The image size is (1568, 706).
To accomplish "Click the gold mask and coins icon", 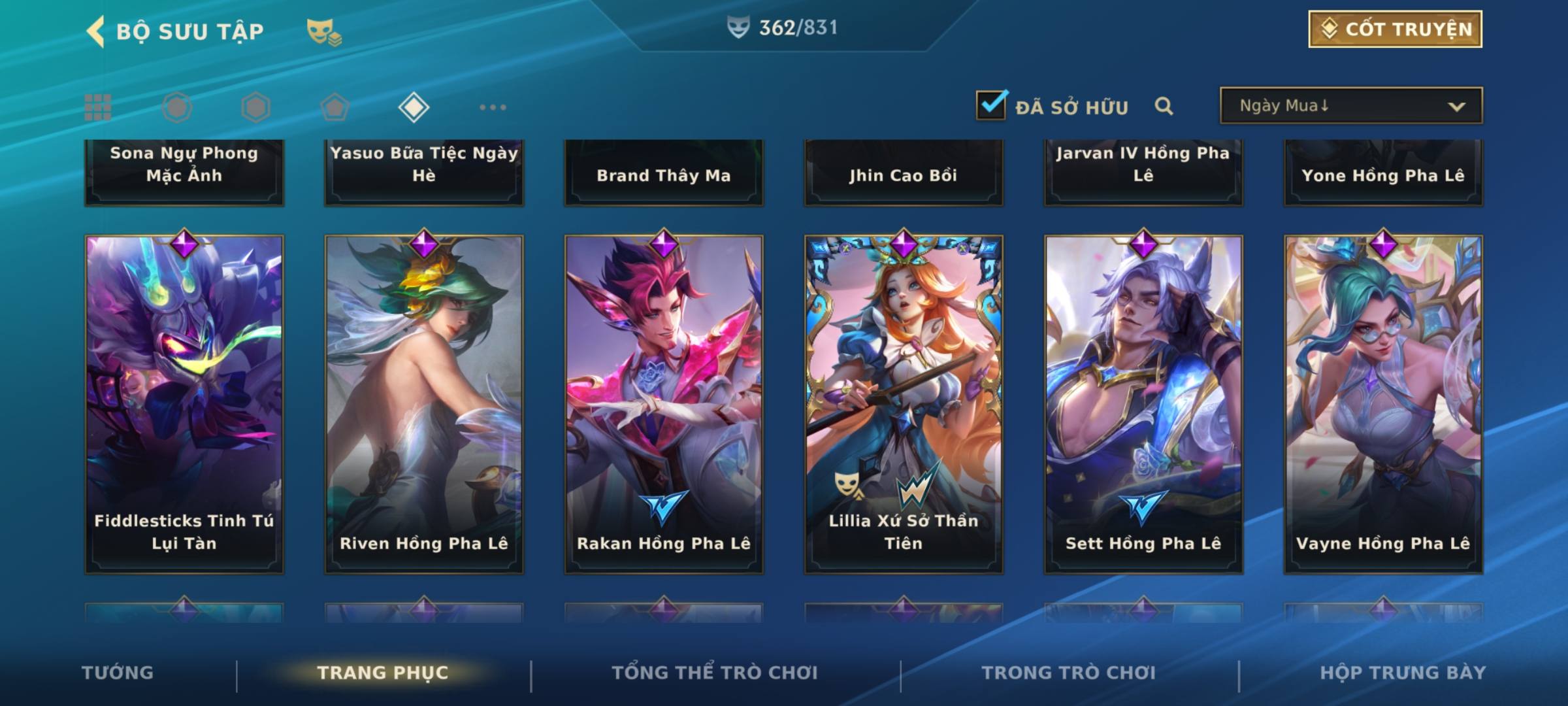I will 324,31.
